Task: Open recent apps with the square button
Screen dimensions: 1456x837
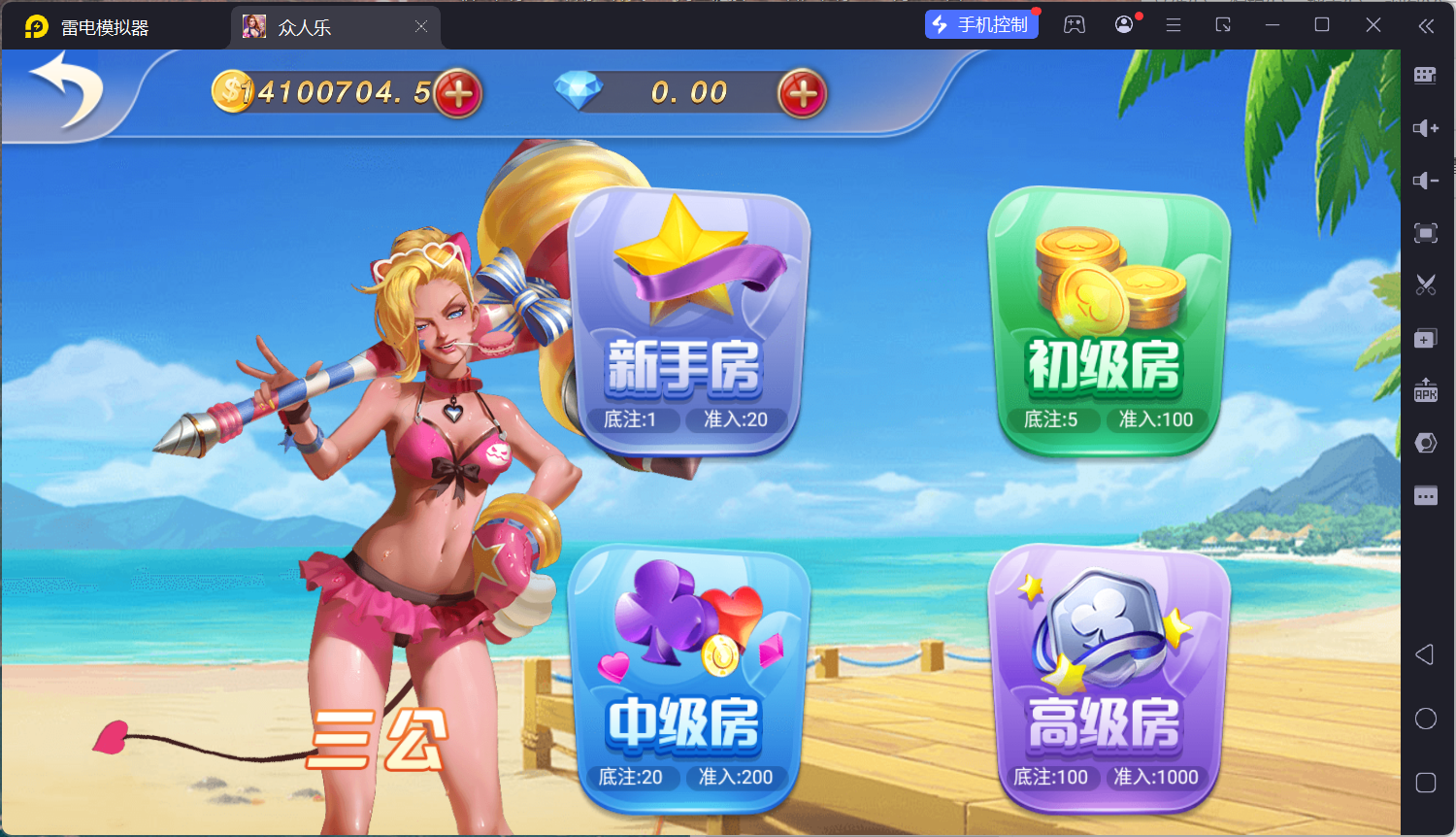Action: point(1425,782)
